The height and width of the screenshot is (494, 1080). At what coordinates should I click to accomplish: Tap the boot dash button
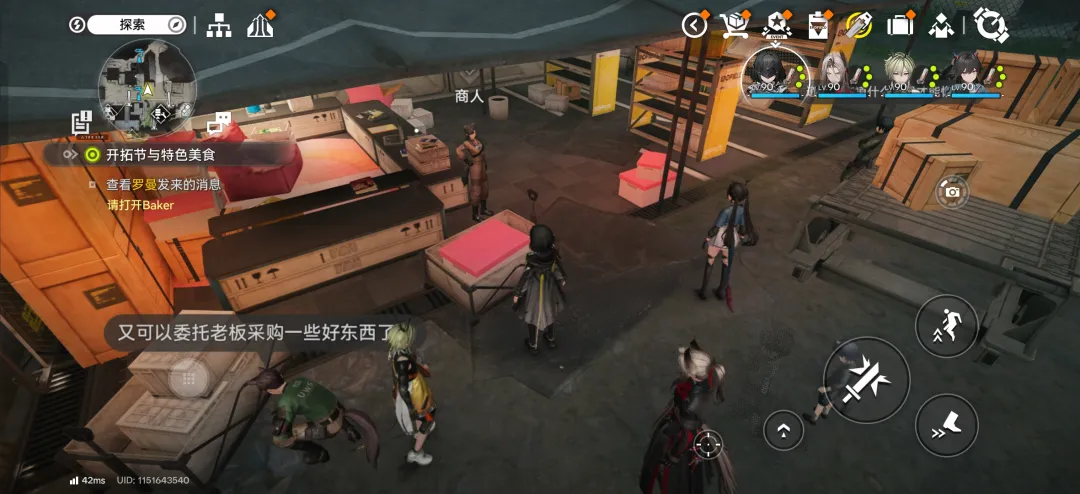[x=946, y=425]
